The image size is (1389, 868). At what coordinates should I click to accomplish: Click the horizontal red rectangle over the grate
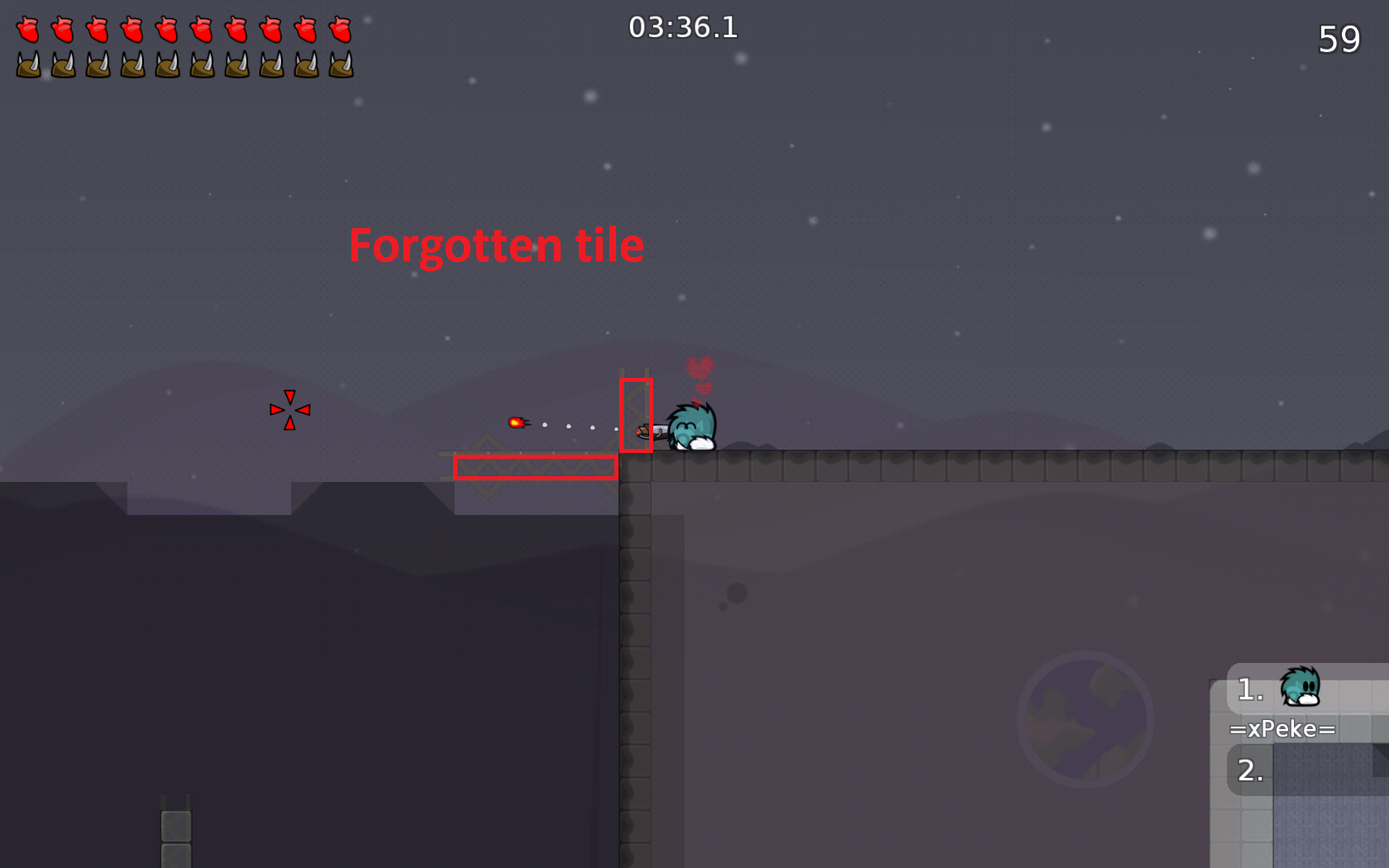pyautogui.click(x=536, y=467)
